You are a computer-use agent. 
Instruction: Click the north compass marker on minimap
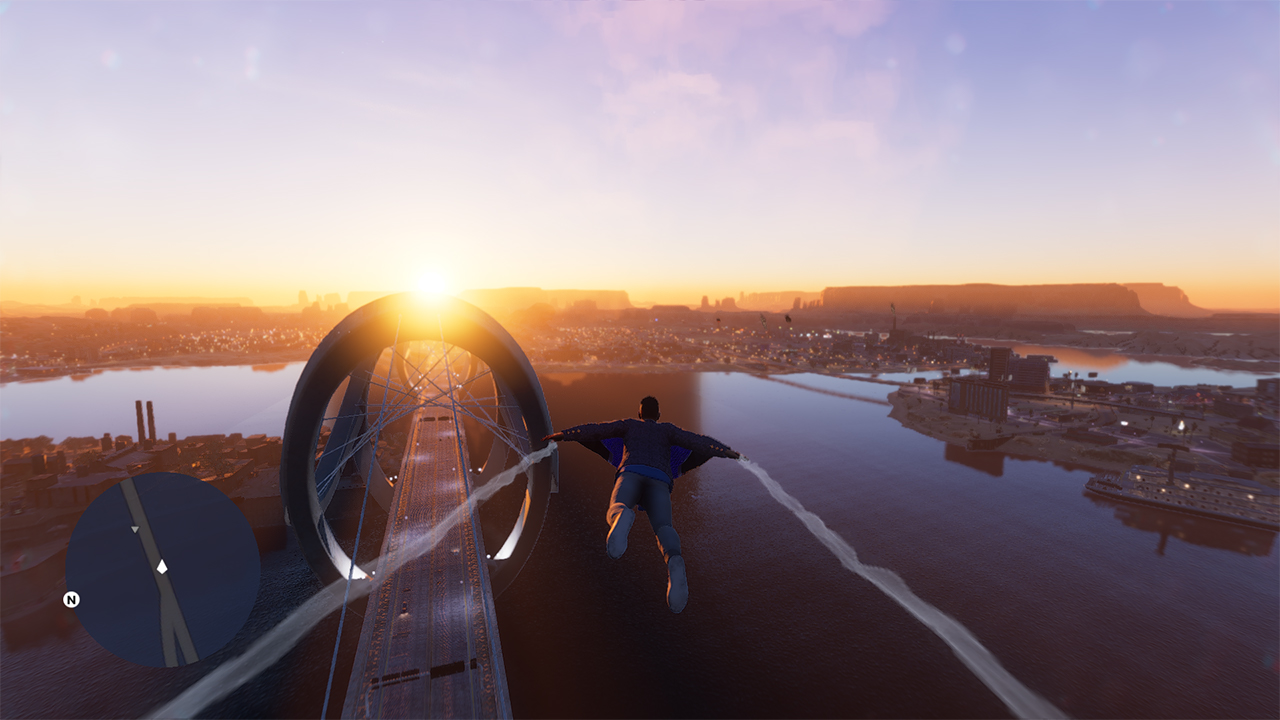(x=71, y=600)
